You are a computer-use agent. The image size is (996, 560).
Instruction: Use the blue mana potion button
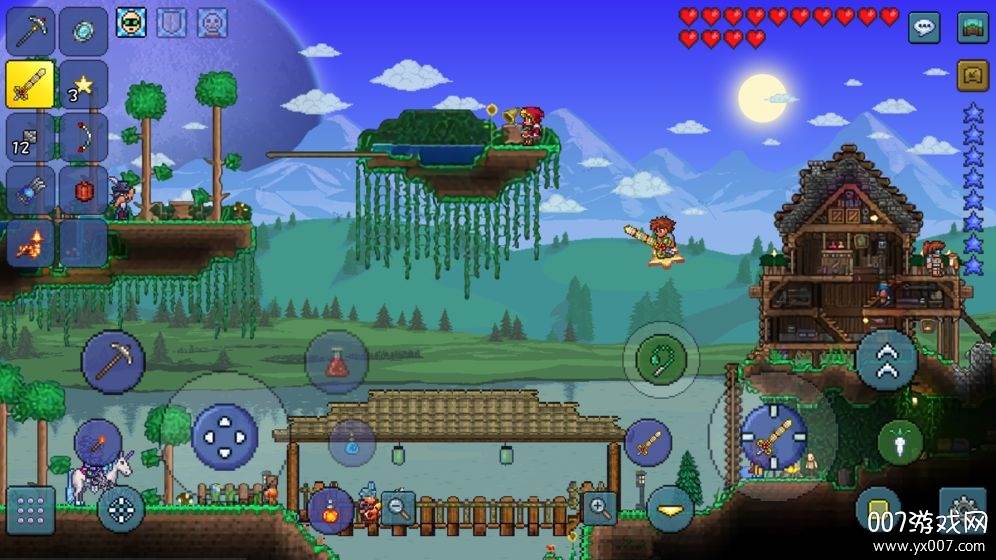(352, 442)
